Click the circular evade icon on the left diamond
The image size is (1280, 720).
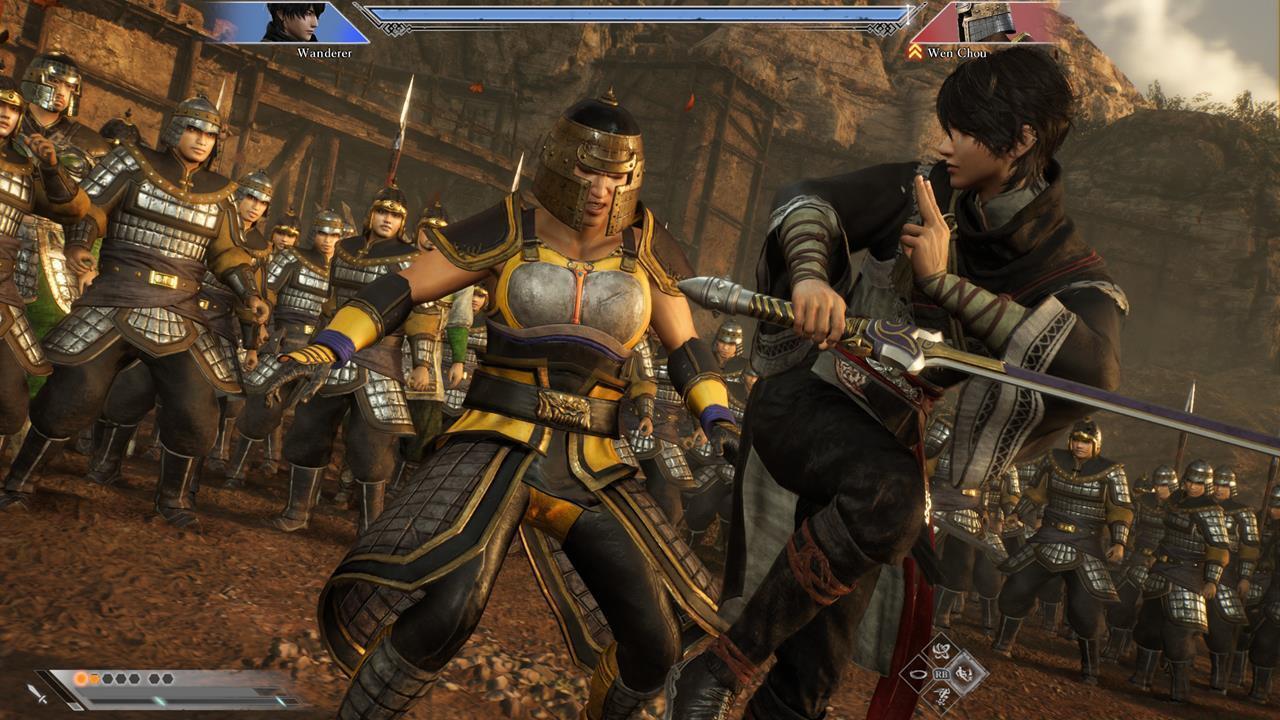pyautogui.click(x=917, y=674)
